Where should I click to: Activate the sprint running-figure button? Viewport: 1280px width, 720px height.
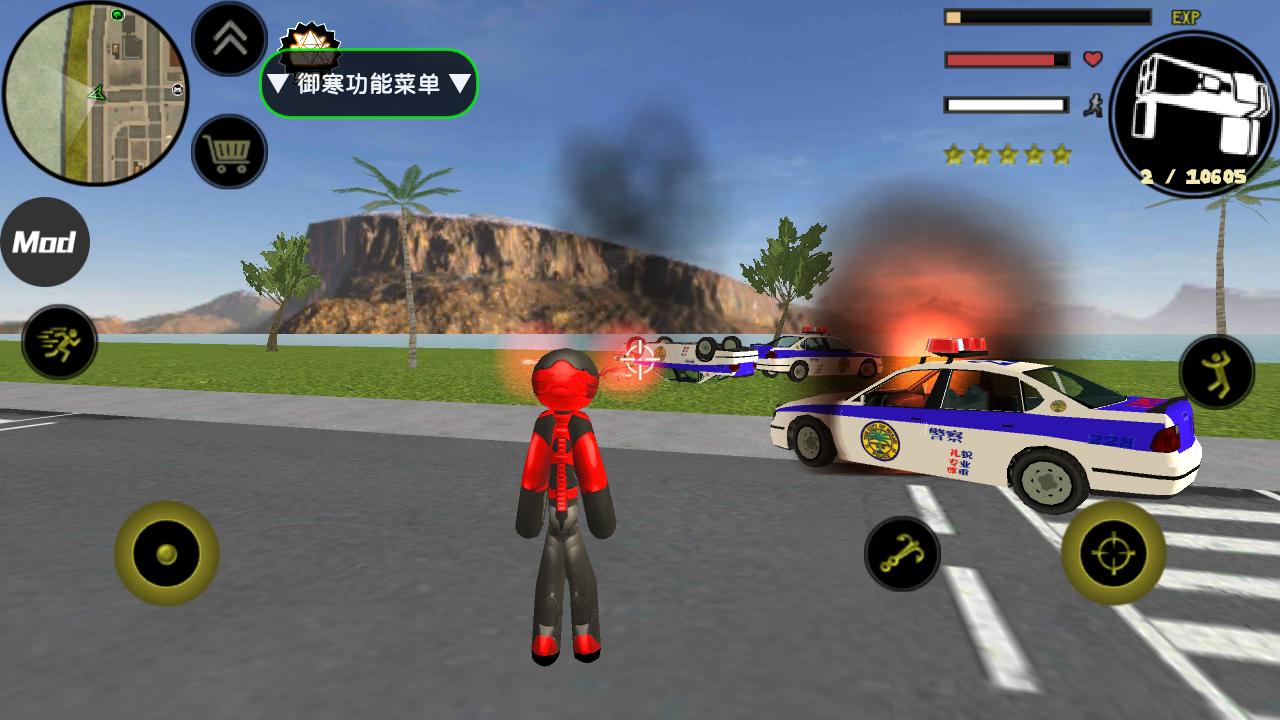point(59,342)
